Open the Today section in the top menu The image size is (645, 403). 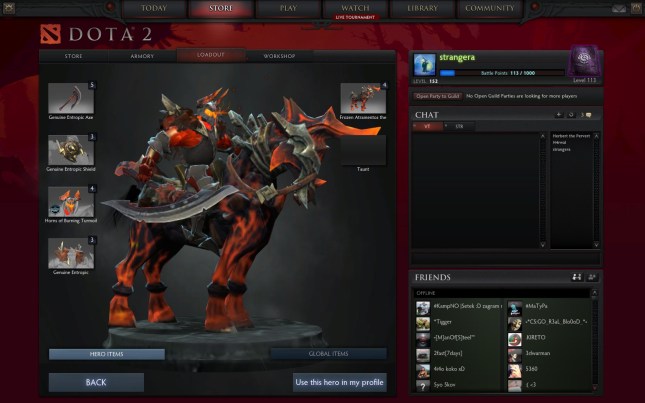tap(154, 9)
